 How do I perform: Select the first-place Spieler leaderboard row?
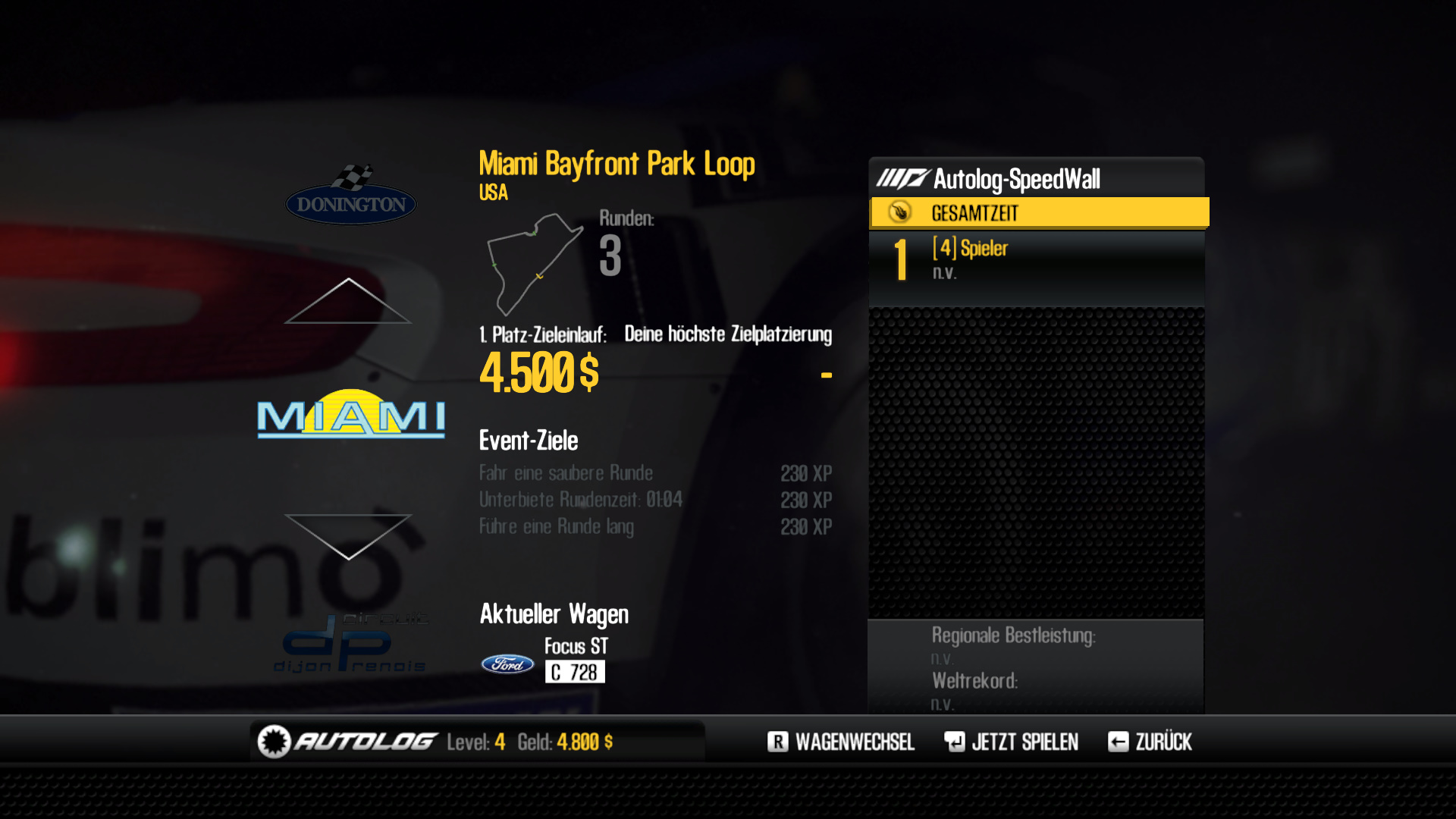pos(1036,259)
